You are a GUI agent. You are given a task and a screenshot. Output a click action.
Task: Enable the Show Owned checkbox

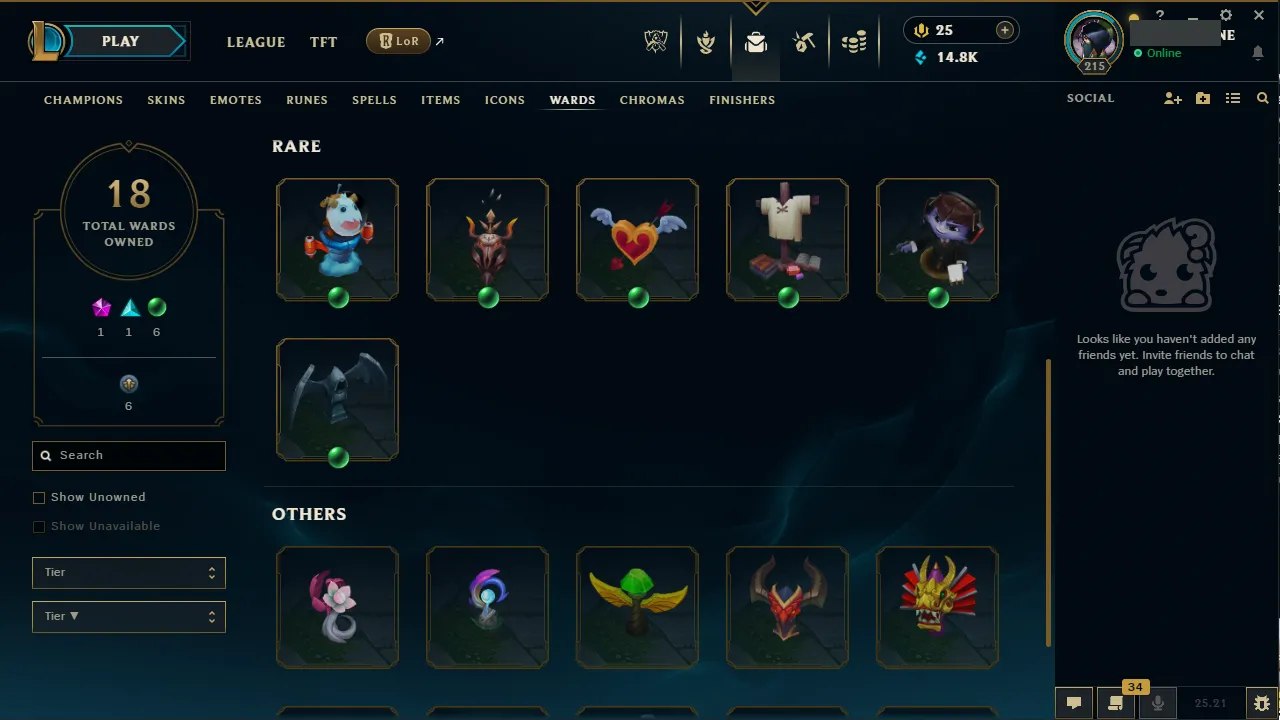[x=39, y=497]
